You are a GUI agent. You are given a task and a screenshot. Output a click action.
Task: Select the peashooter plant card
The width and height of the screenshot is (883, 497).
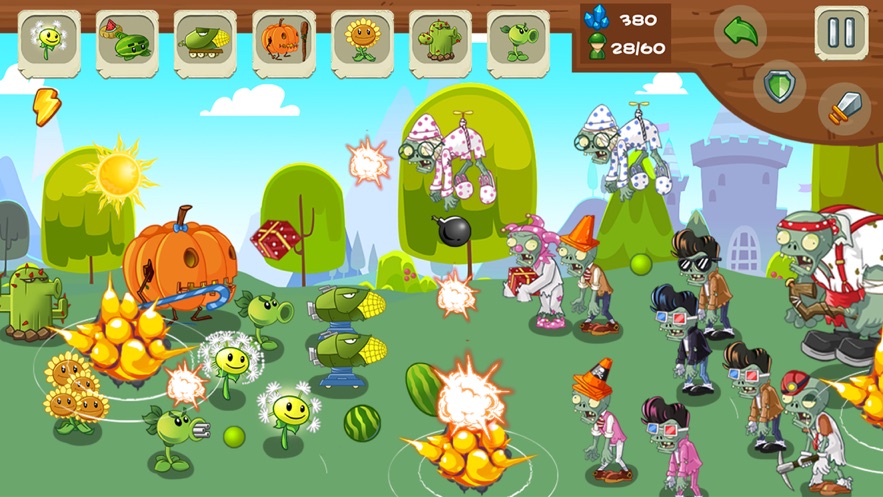point(517,42)
